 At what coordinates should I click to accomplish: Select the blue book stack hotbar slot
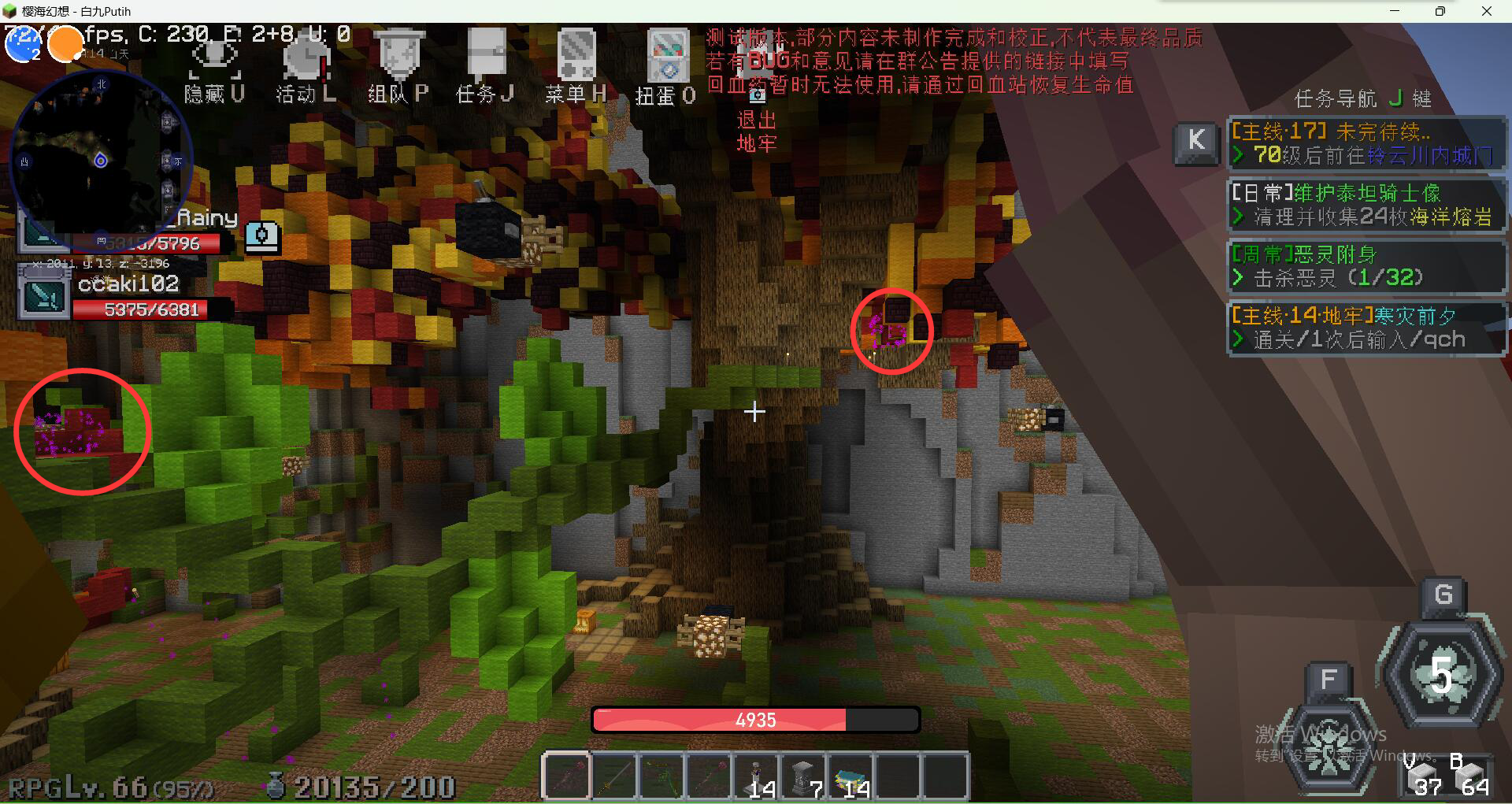[850, 776]
